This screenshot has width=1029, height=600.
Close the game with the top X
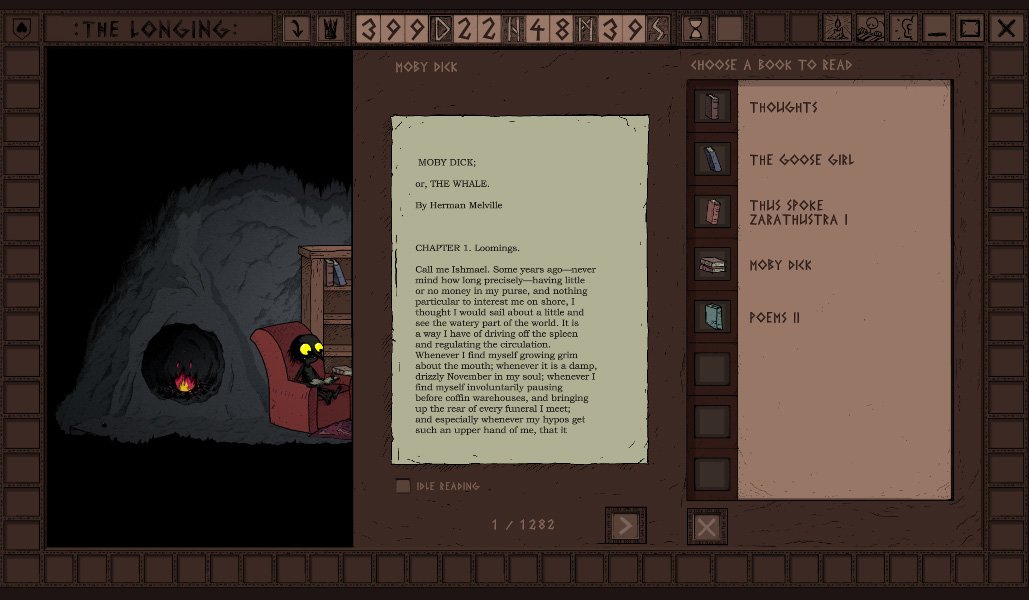point(1005,29)
